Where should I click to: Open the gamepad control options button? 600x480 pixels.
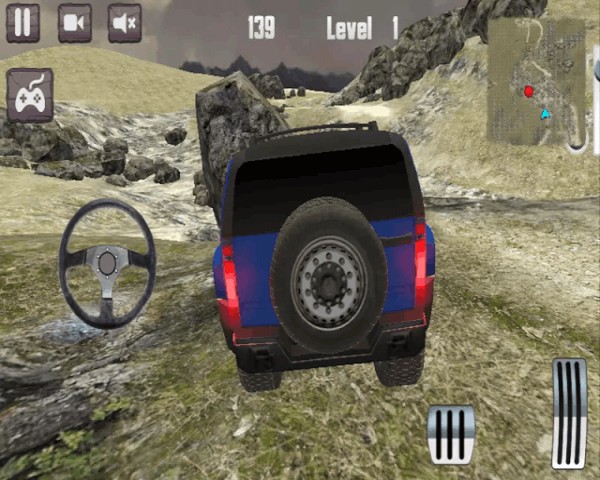pyautogui.click(x=30, y=96)
